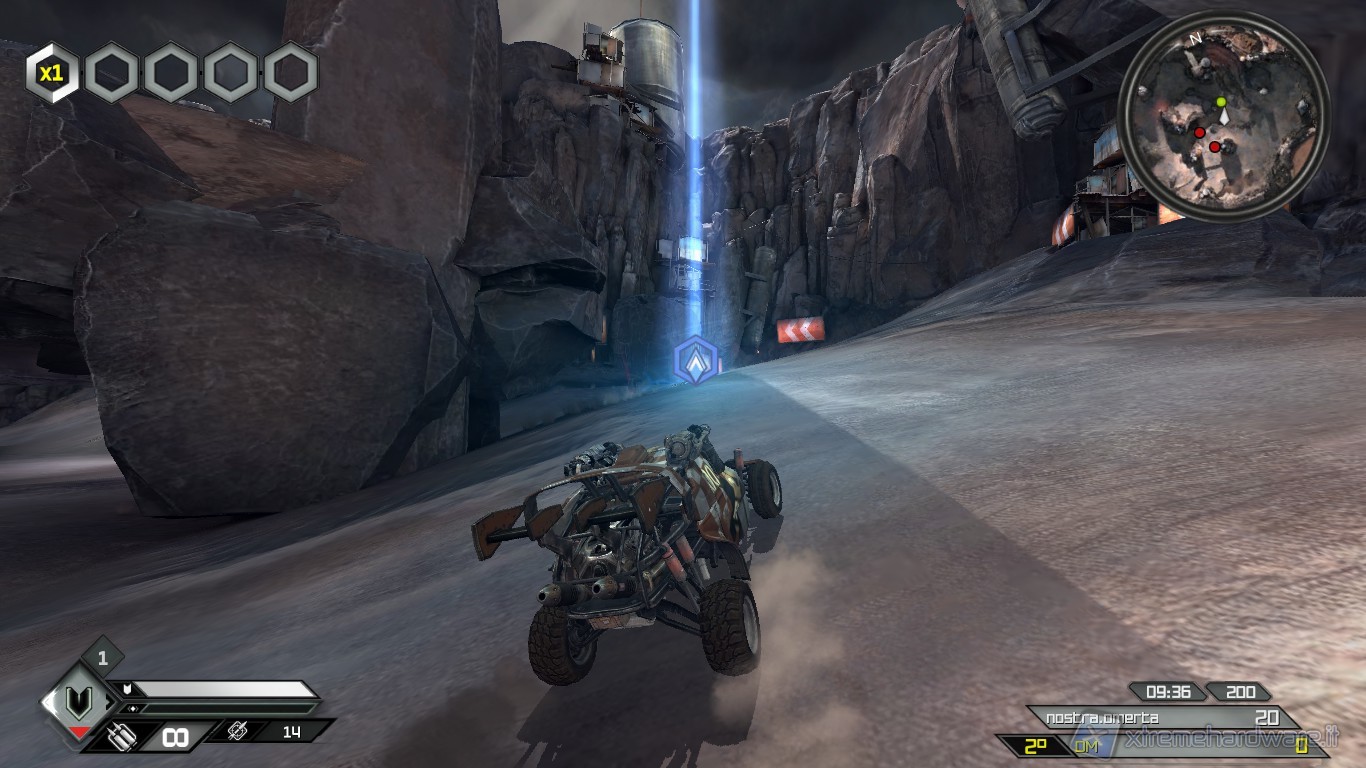Click the circular minimap
This screenshot has height=768, width=1366.
pyautogui.click(x=1223, y=116)
